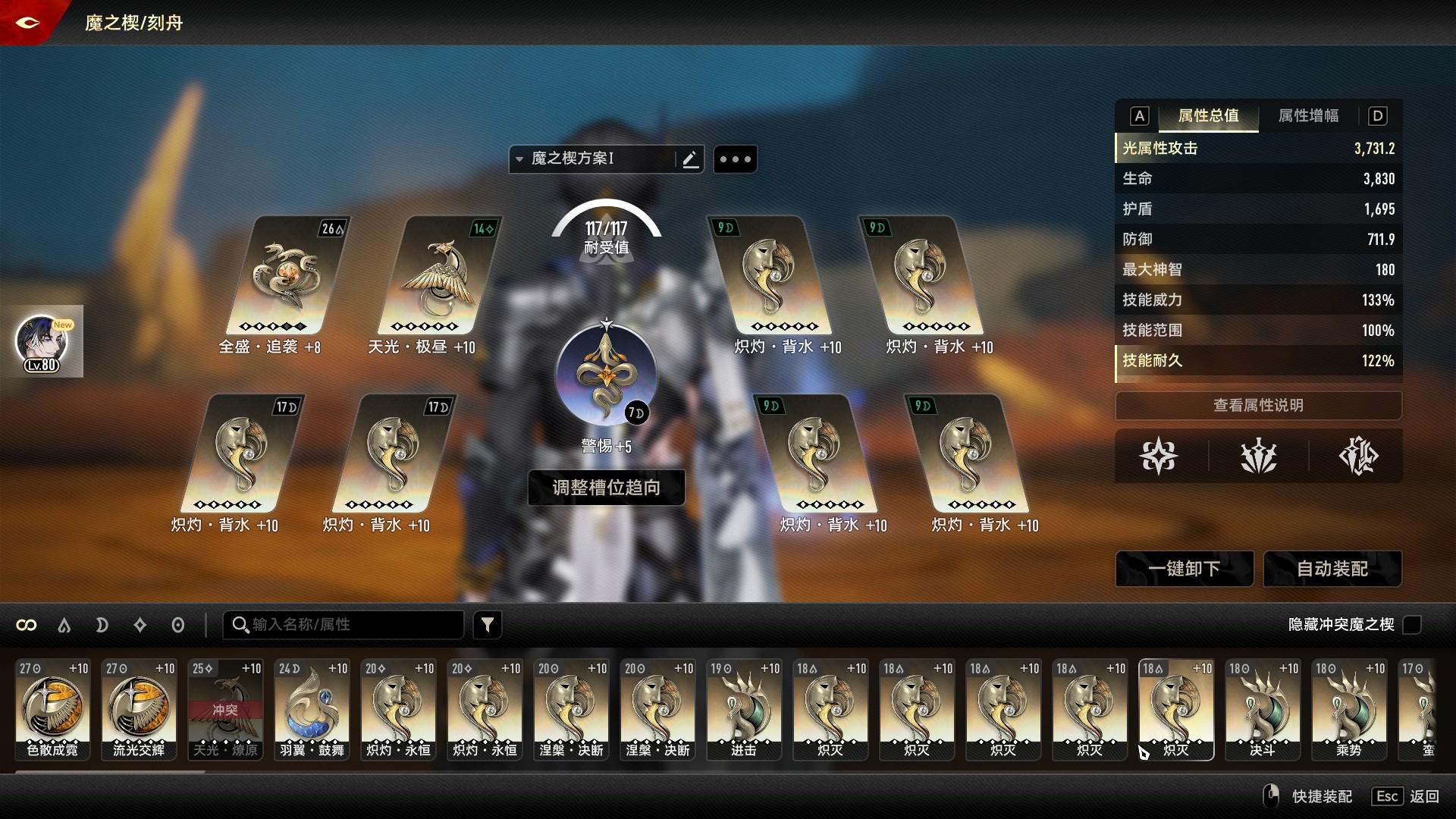Click the Lv.80 character portrait
The width and height of the screenshot is (1456, 819).
[x=42, y=342]
